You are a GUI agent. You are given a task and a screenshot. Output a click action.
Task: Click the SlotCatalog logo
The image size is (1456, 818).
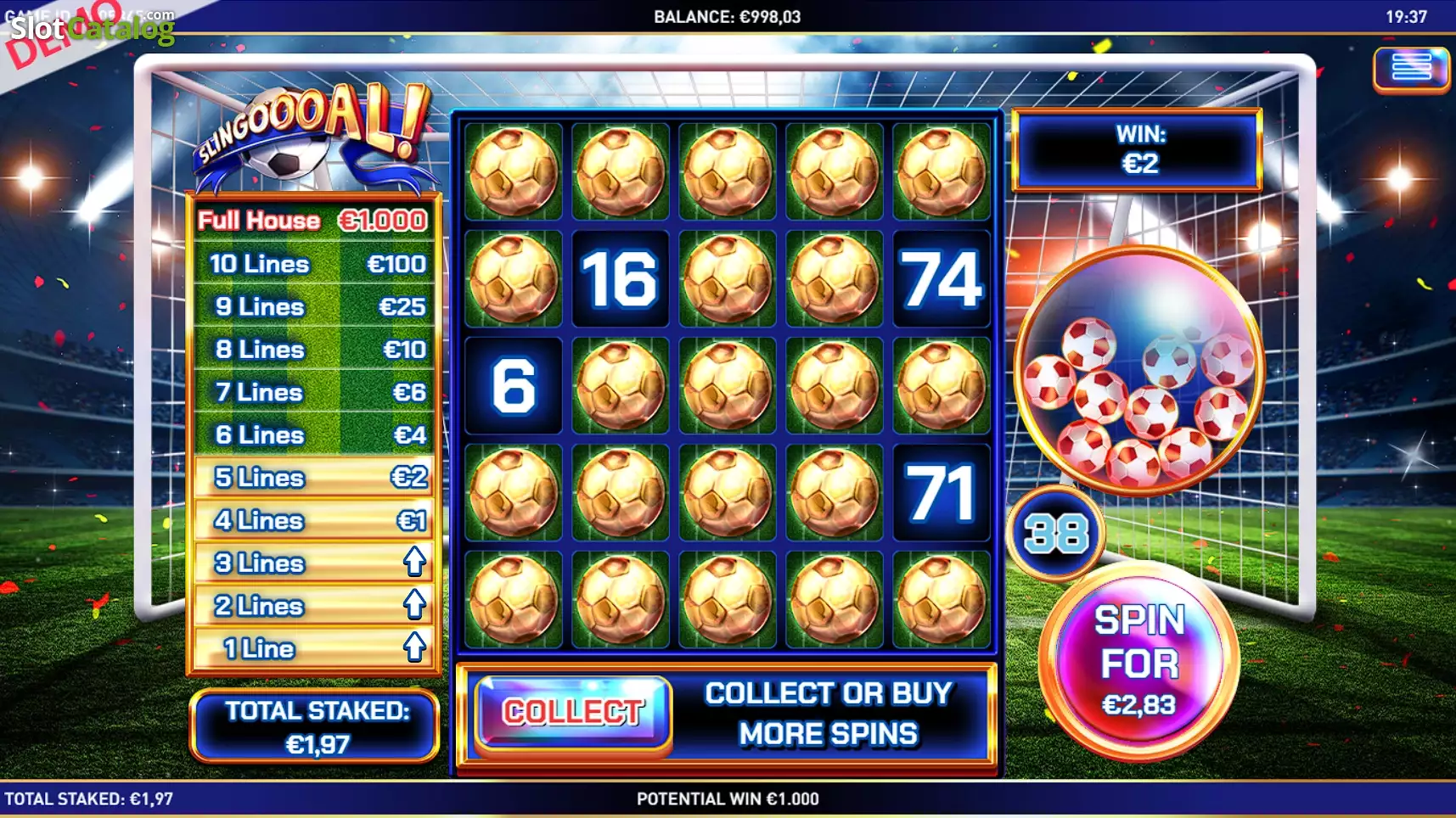point(92,28)
